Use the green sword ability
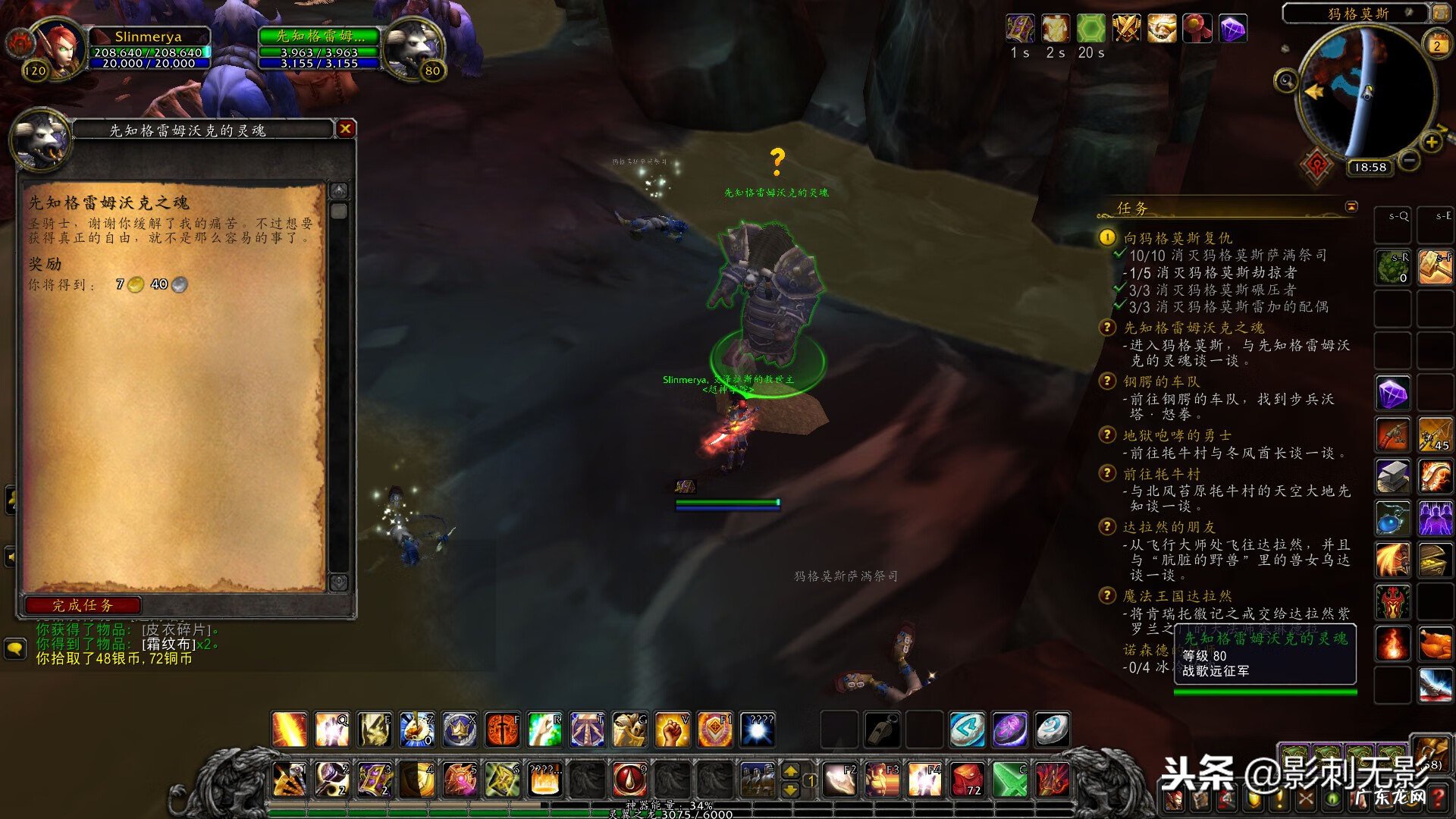 click(1009, 779)
